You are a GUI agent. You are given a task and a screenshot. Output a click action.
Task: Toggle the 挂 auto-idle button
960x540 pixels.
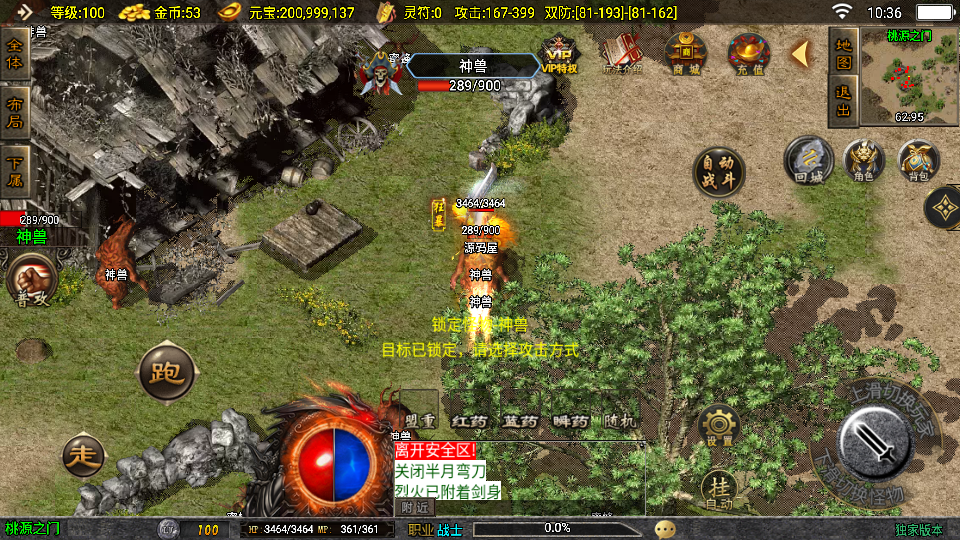pos(719,491)
